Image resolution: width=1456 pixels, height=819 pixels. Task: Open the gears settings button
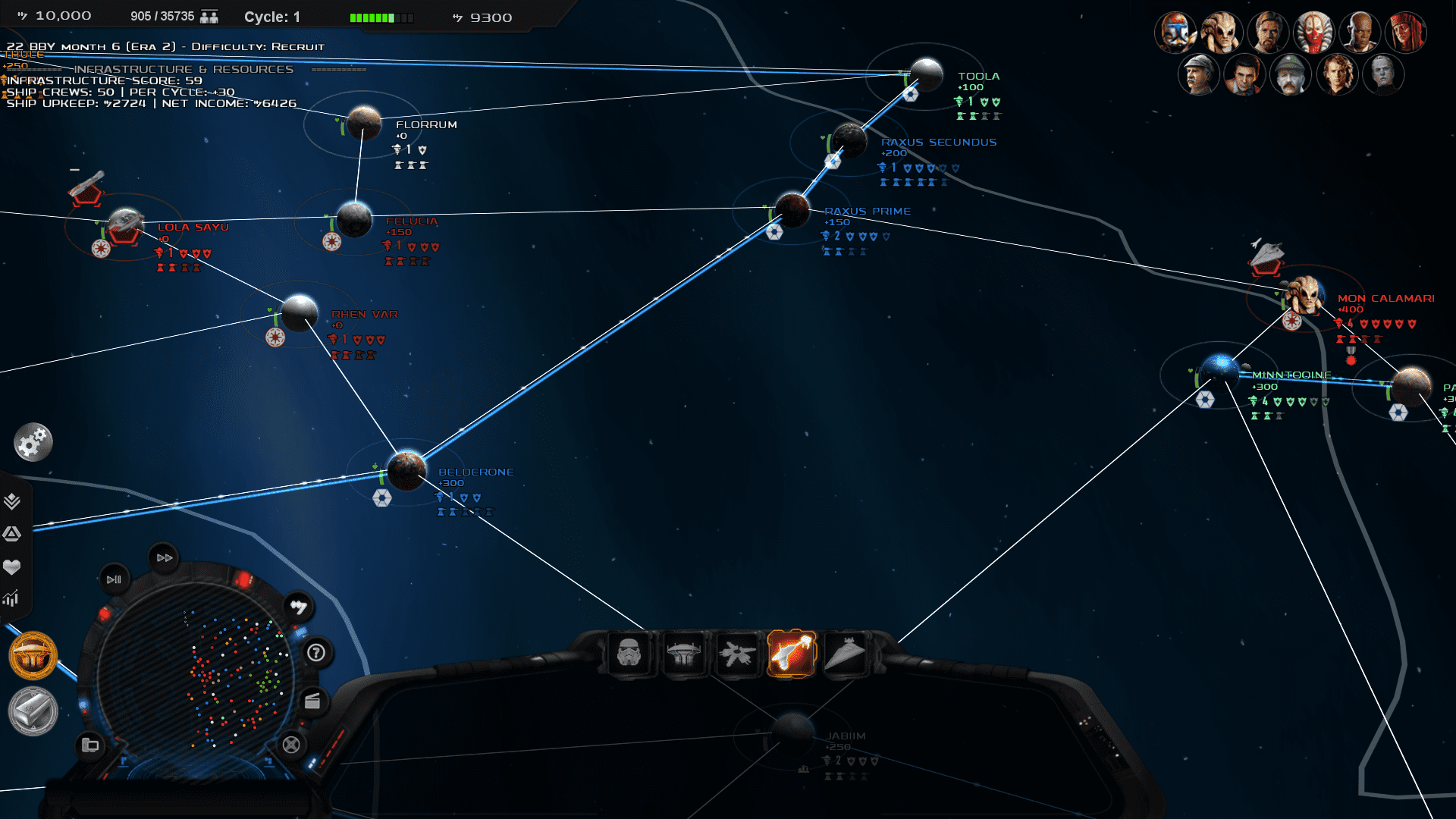pos(33,443)
